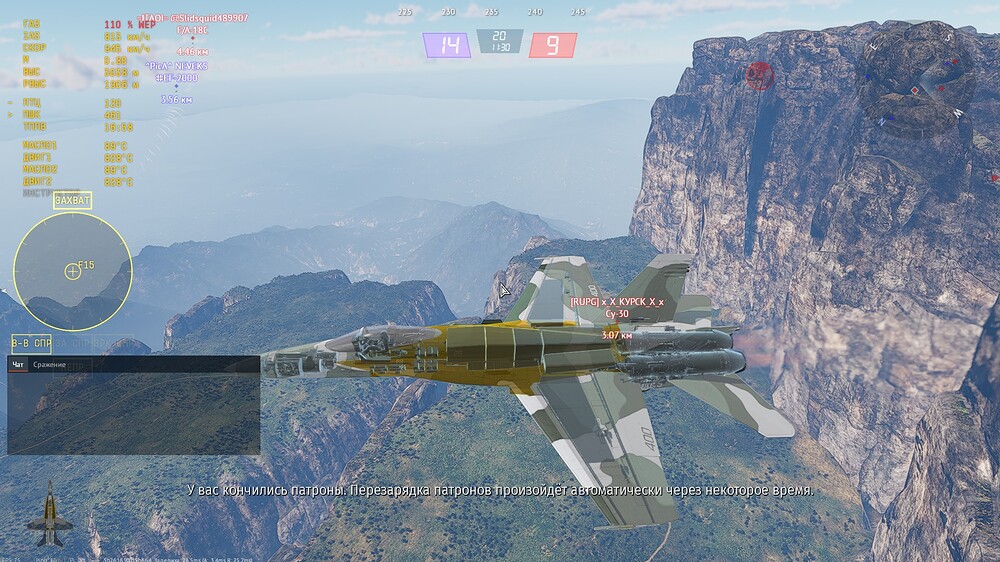Select the round radar scope display

[72, 271]
